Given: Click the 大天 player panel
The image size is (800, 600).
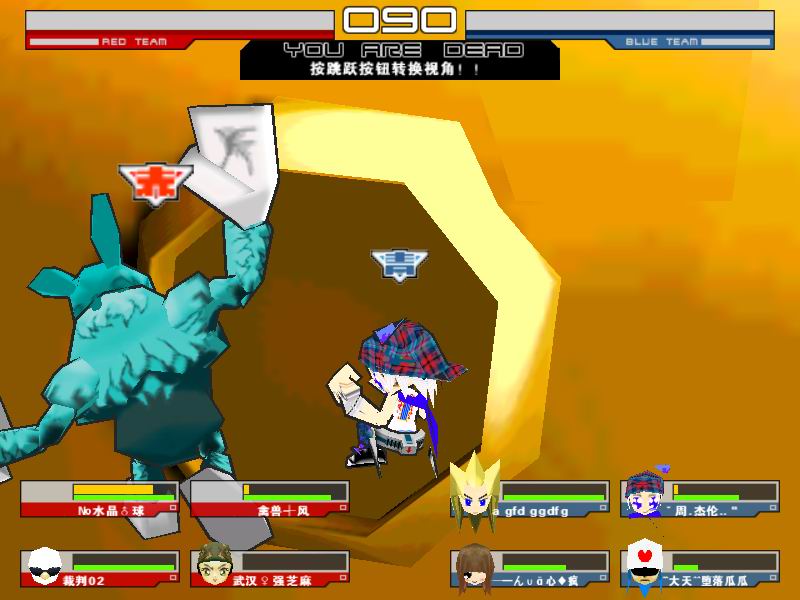Looking at the screenshot, I should pyautogui.click(x=700, y=568).
